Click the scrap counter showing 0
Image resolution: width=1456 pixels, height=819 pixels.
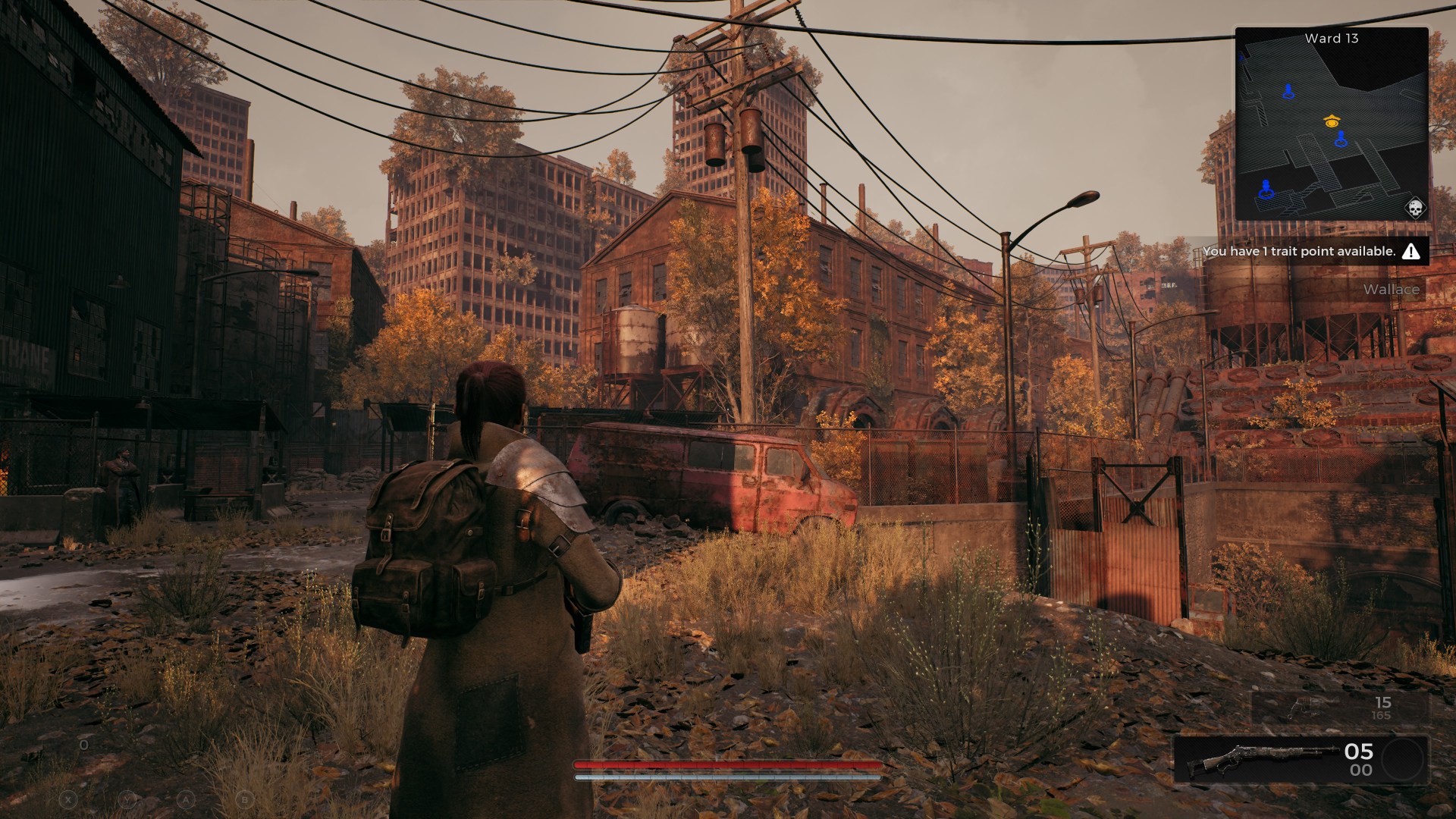tap(83, 745)
